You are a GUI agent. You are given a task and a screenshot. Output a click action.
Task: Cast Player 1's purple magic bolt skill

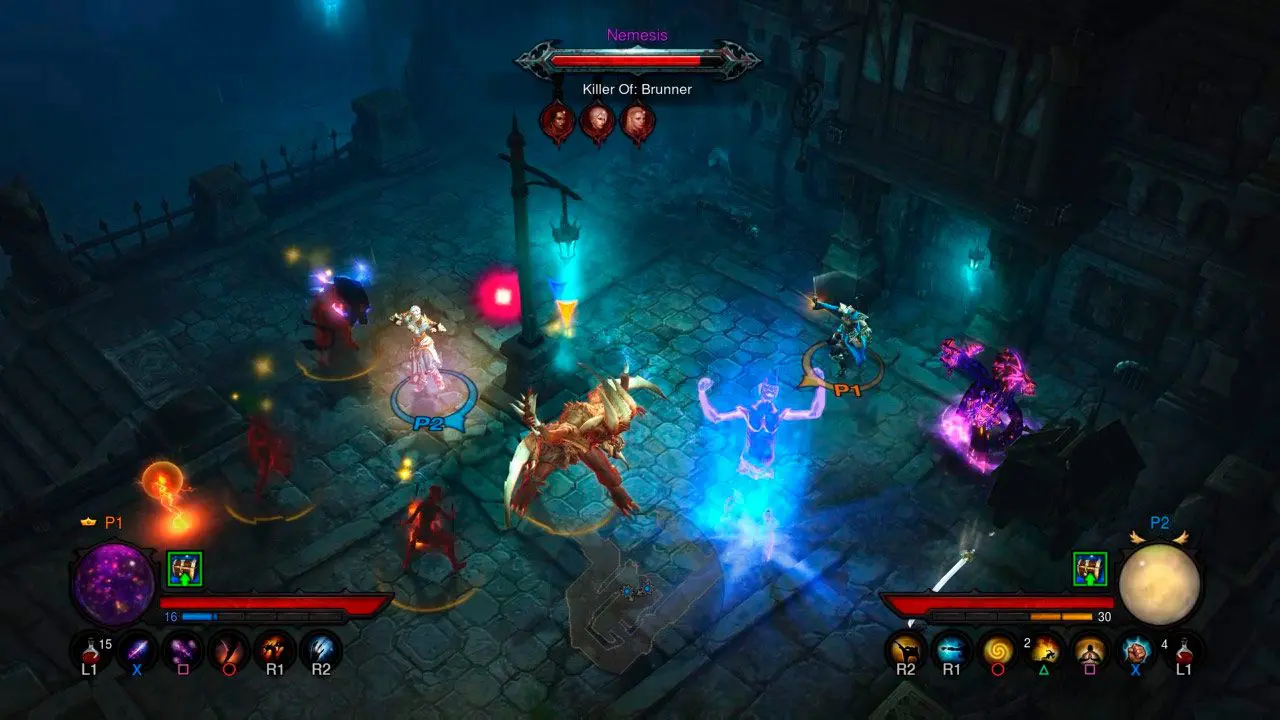click(x=136, y=650)
